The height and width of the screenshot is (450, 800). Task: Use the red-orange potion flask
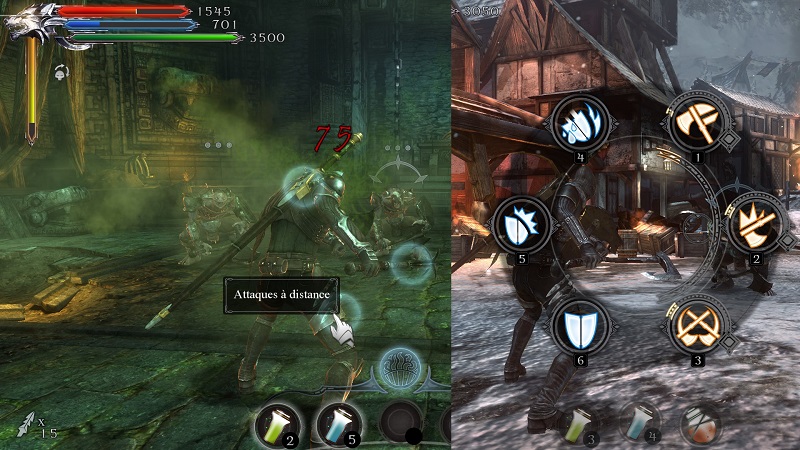tap(700, 425)
